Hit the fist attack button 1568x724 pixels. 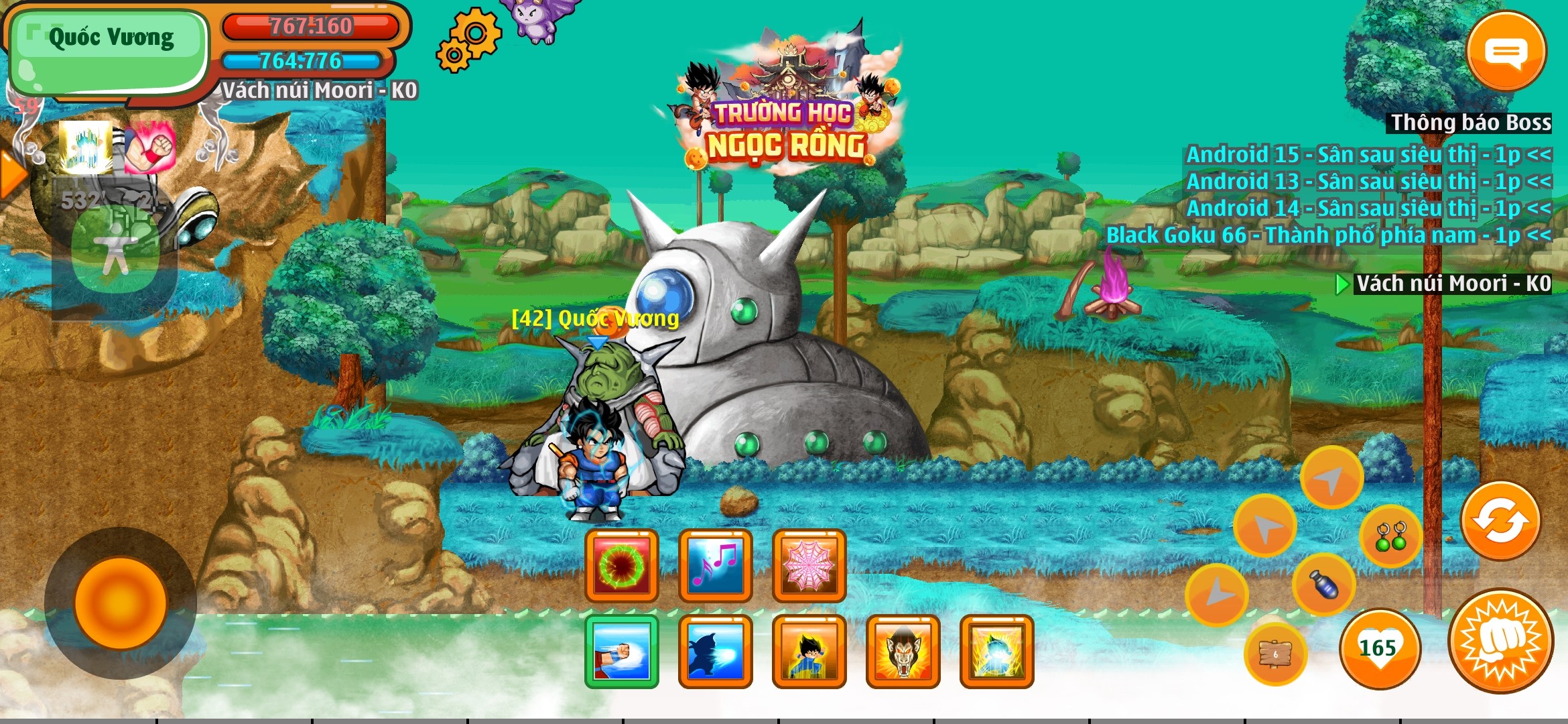point(1501,641)
